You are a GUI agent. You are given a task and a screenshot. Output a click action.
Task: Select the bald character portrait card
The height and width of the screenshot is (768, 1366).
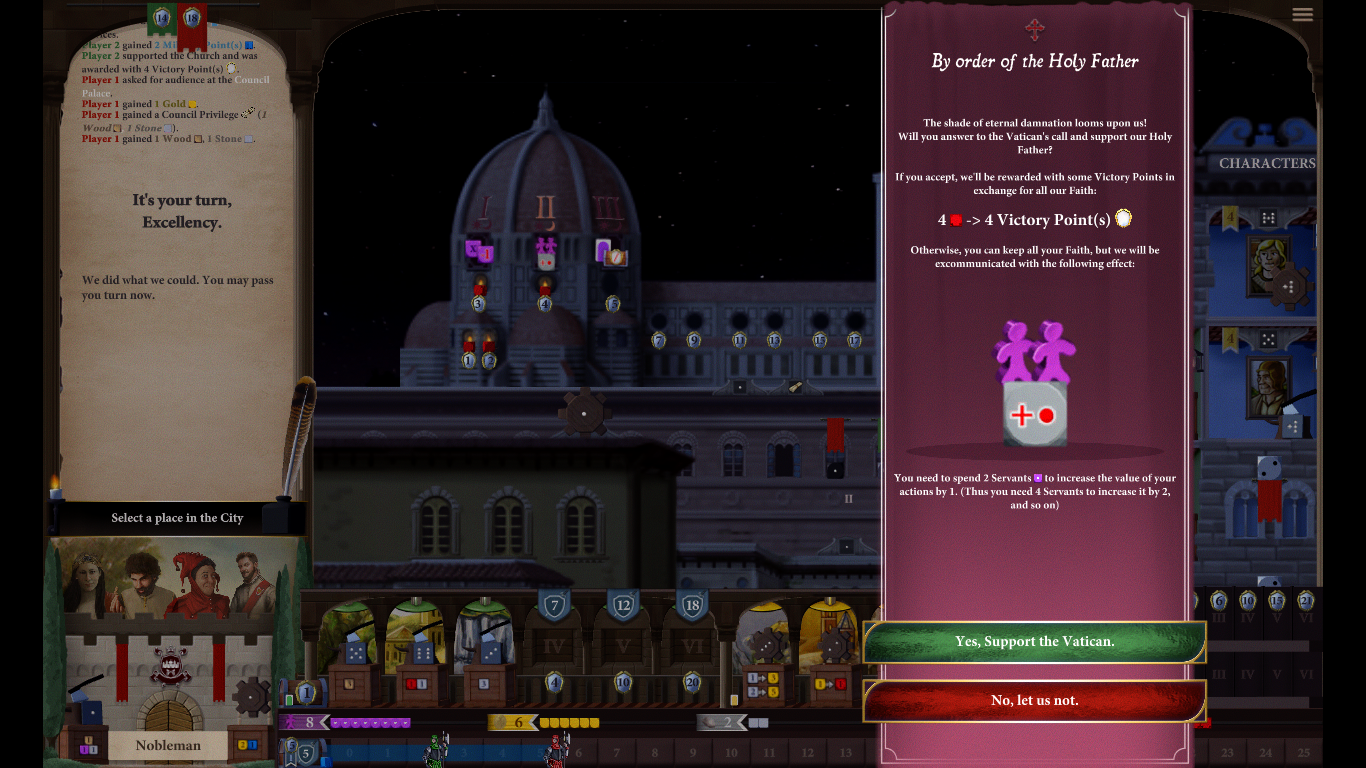(1266, 388)
